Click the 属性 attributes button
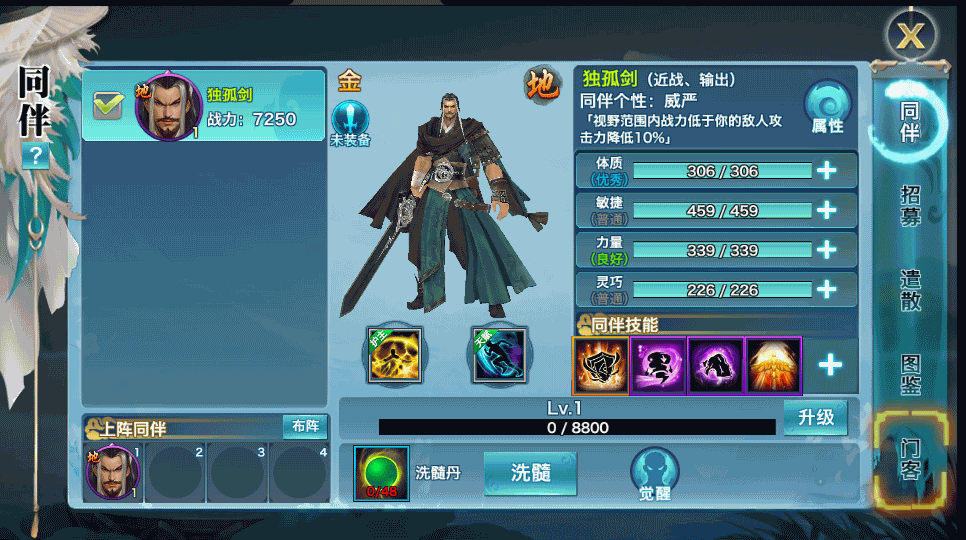The height and width of the screenshot is (540, 966). 828,109
